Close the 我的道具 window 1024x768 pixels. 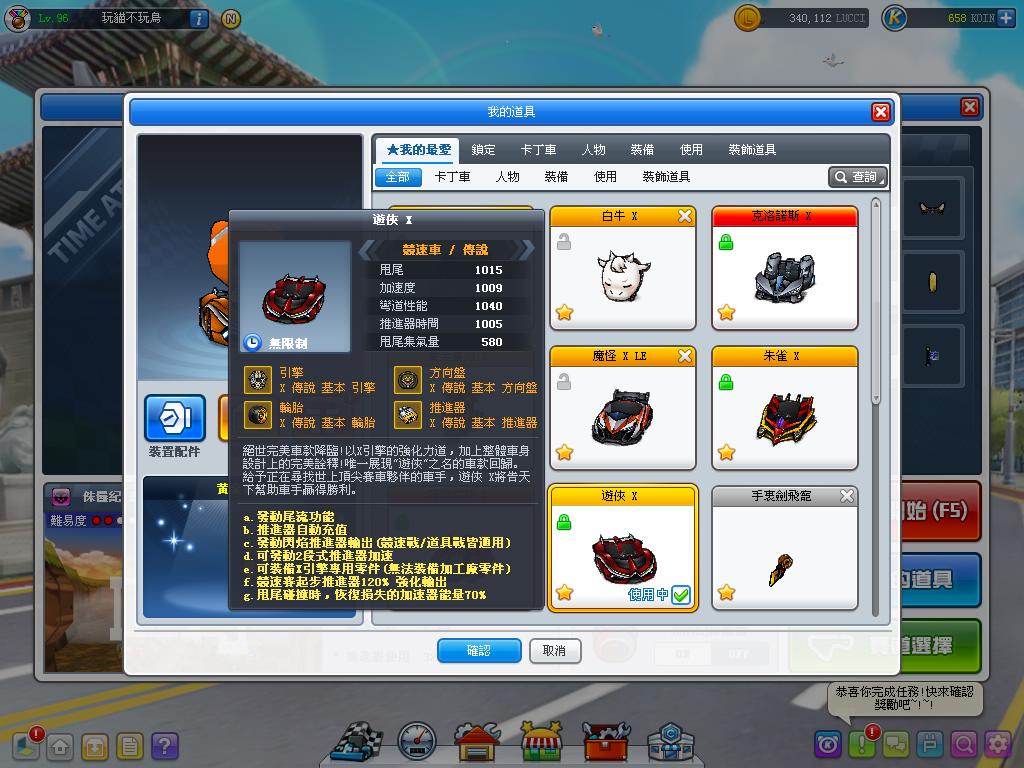[x=880, y=112]
